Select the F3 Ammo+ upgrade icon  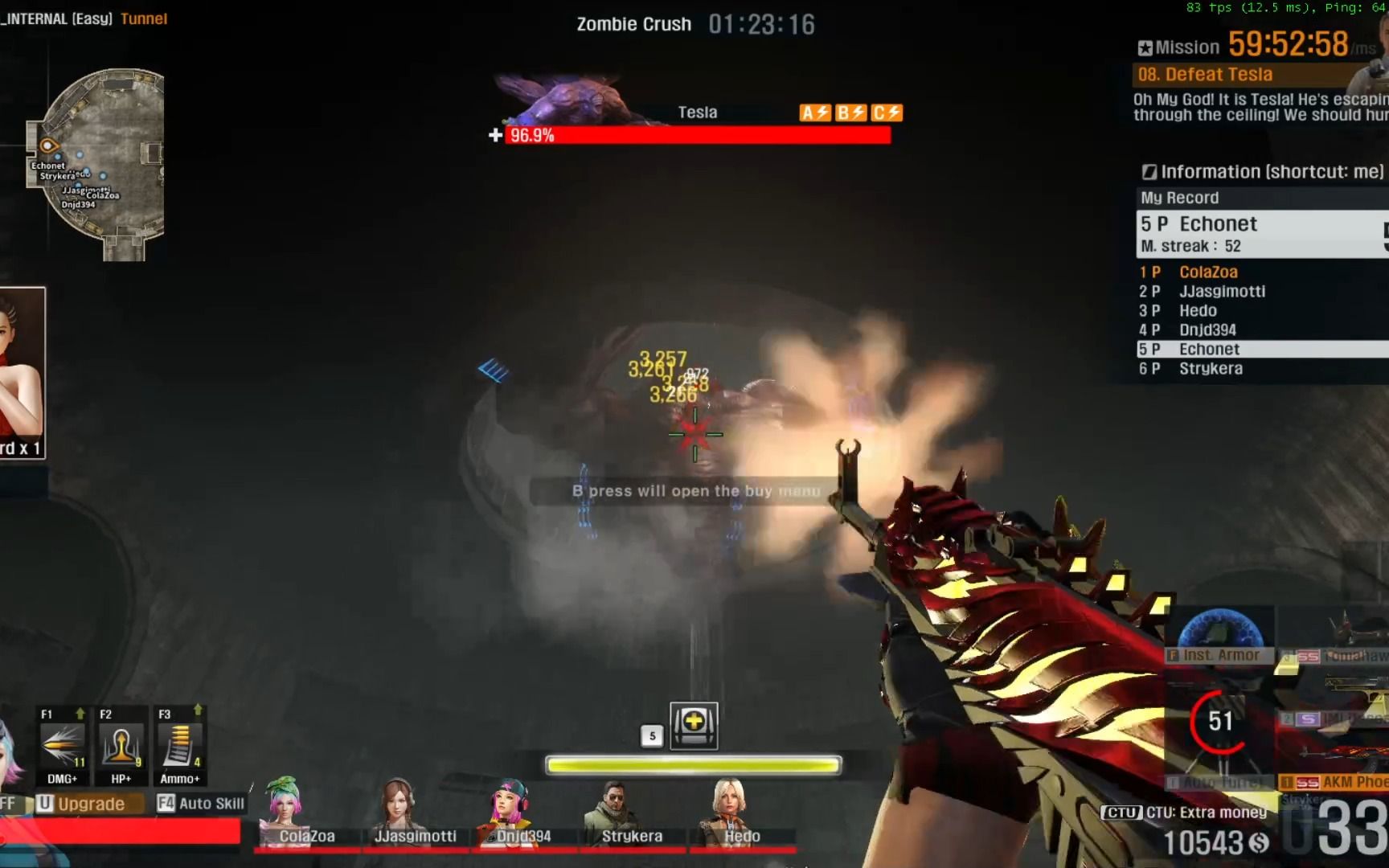pos(178,744)
